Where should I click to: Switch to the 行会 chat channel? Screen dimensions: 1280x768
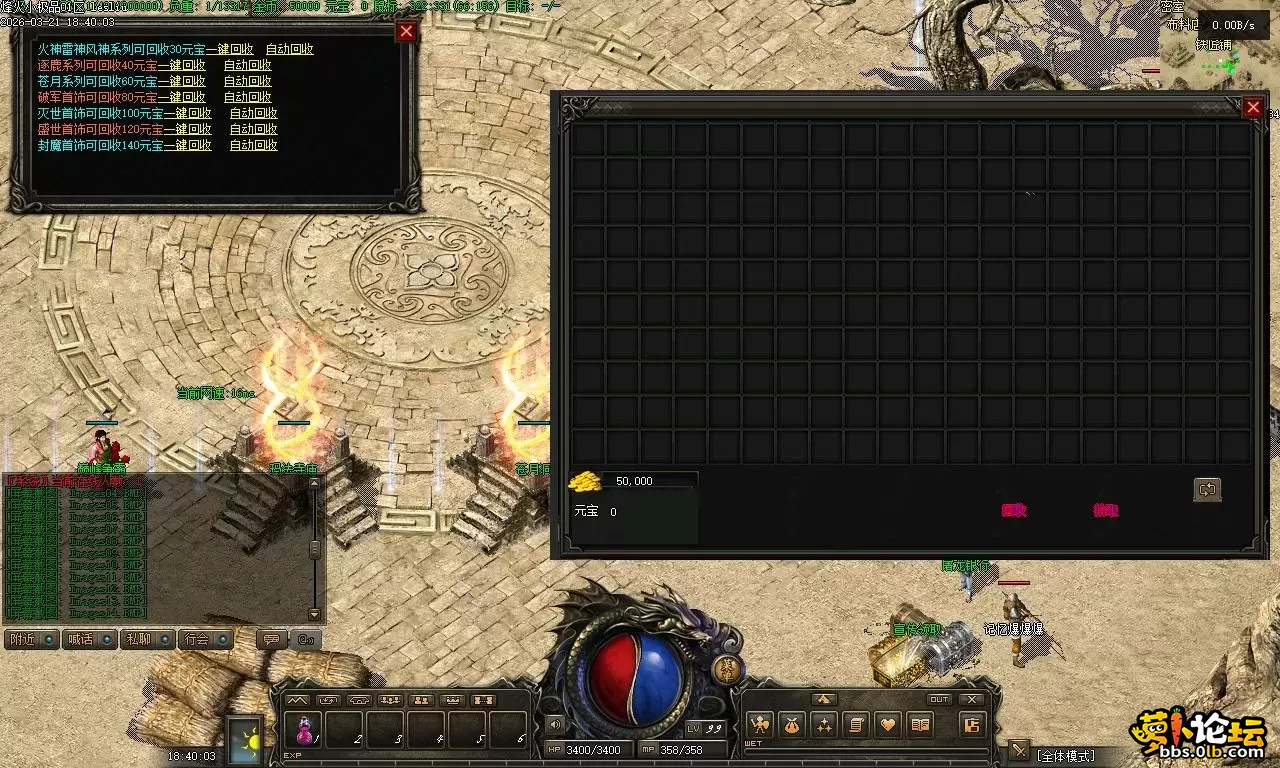point(205,639)
